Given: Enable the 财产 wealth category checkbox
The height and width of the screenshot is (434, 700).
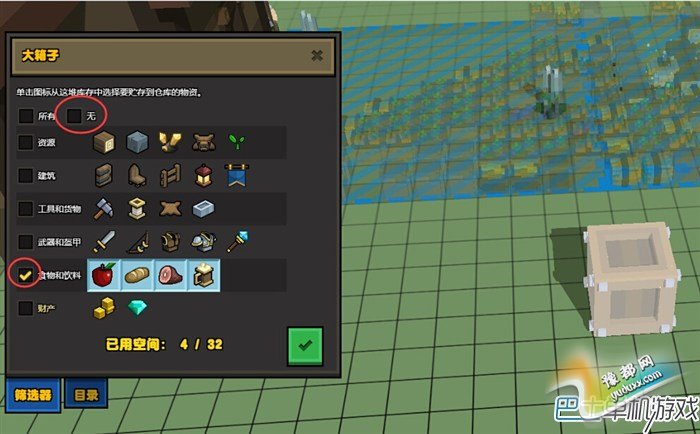Looking at the screenshot, I should (x=25, y=309).
